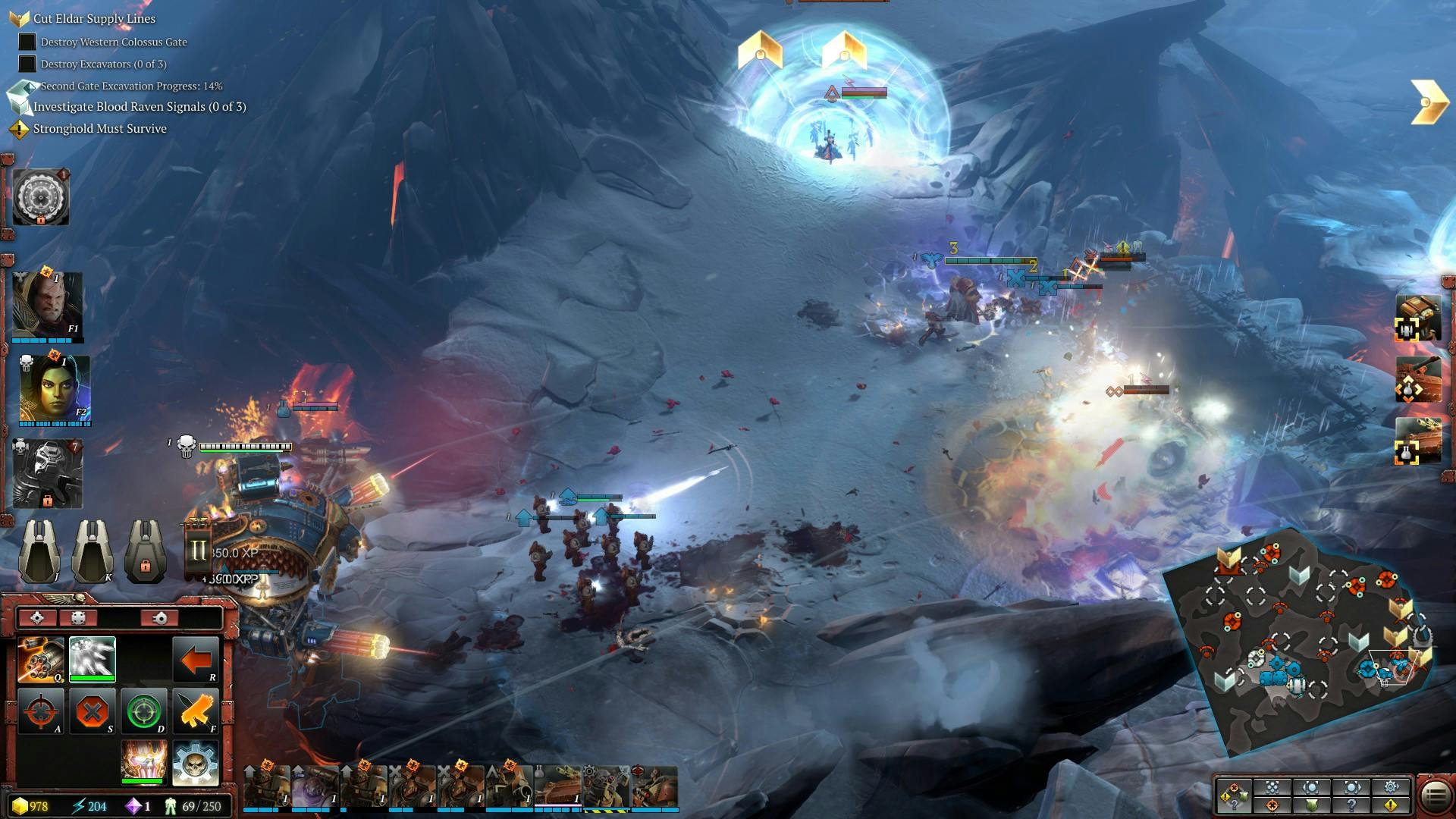Activate the white missile barrage ability

93,658
